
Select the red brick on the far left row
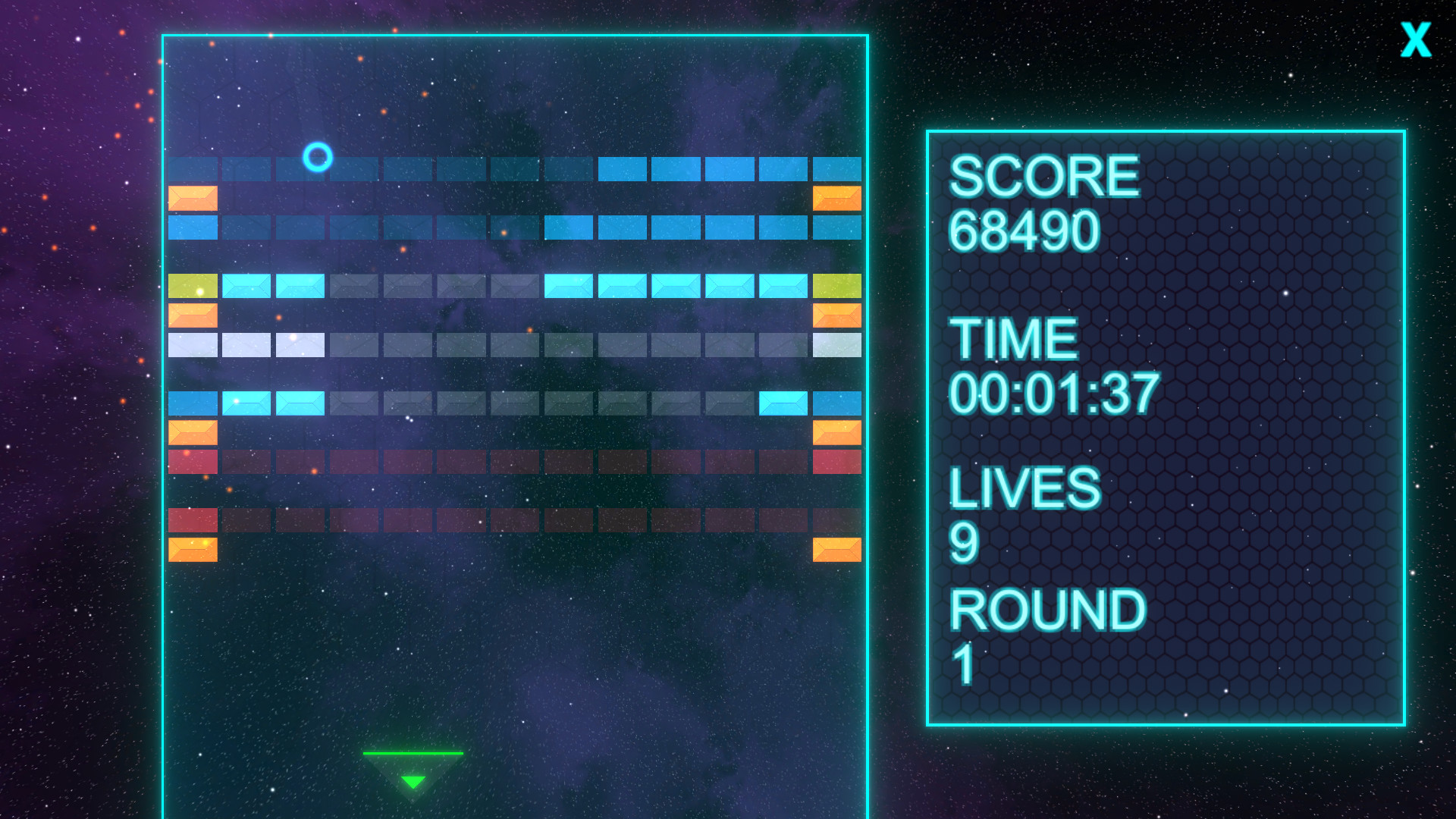click(x=193, y=459)
